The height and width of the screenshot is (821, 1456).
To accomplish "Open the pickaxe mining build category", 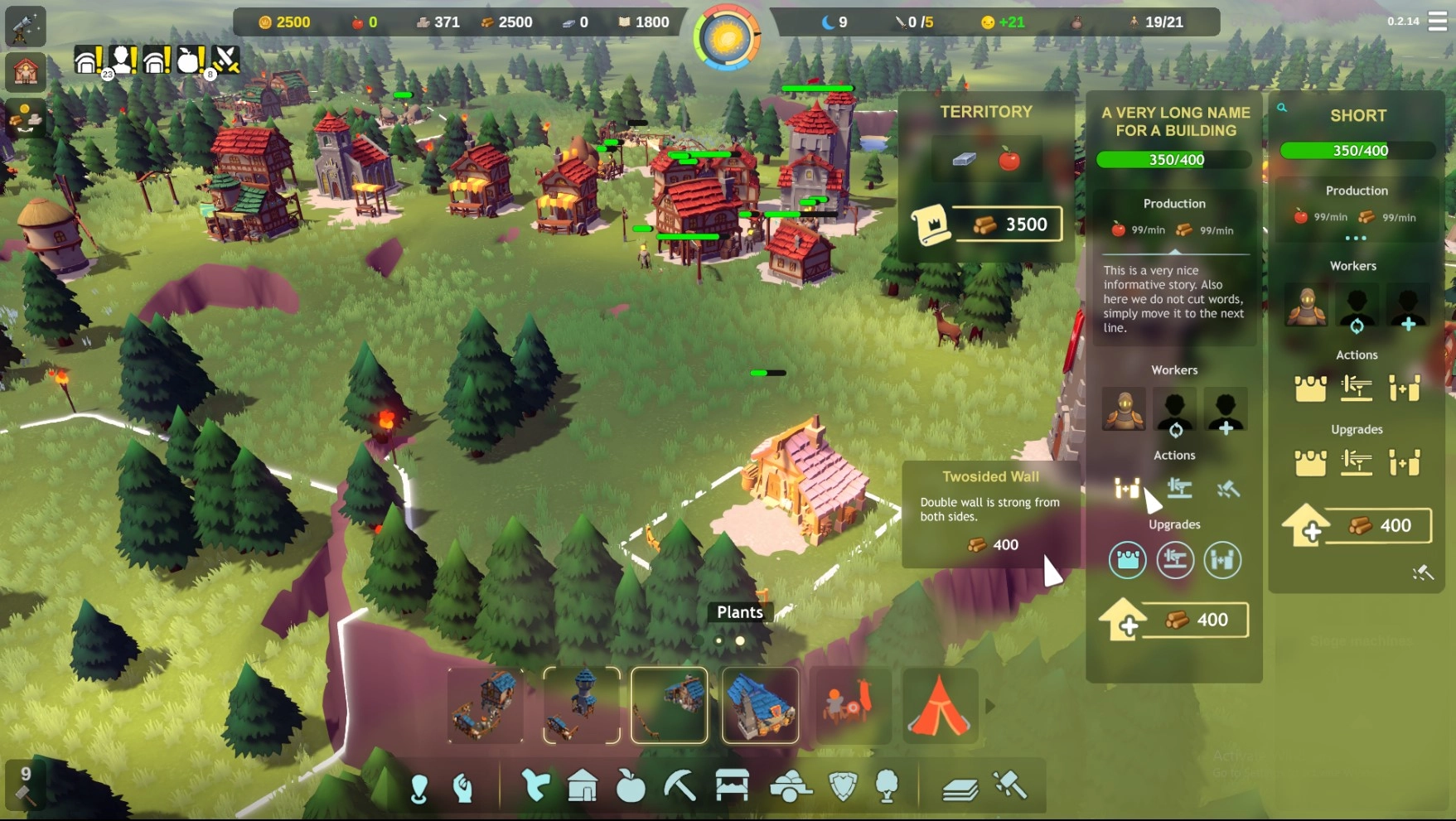I will pyautogui.click(x=680, y=785).
